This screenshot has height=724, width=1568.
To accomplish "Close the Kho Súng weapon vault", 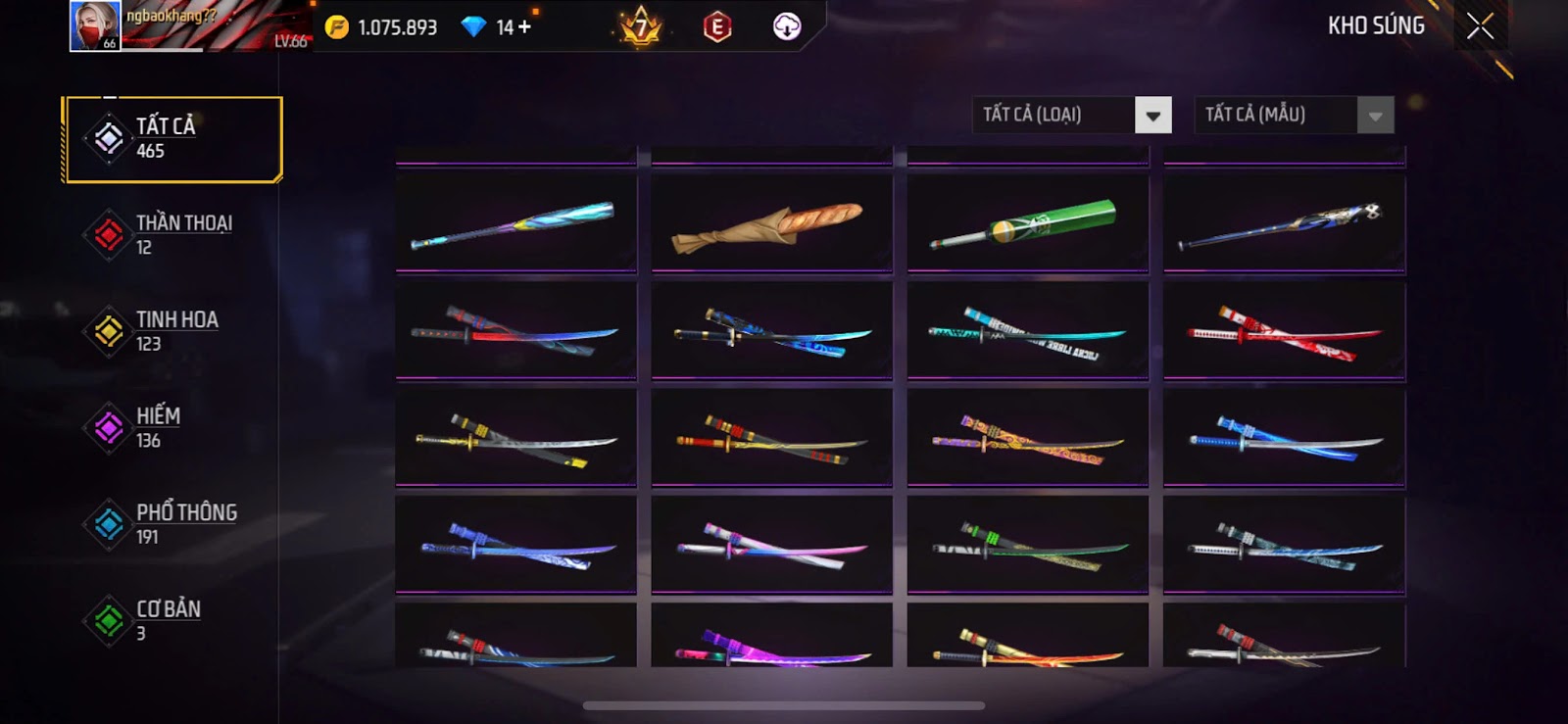I will (1480, 26).
